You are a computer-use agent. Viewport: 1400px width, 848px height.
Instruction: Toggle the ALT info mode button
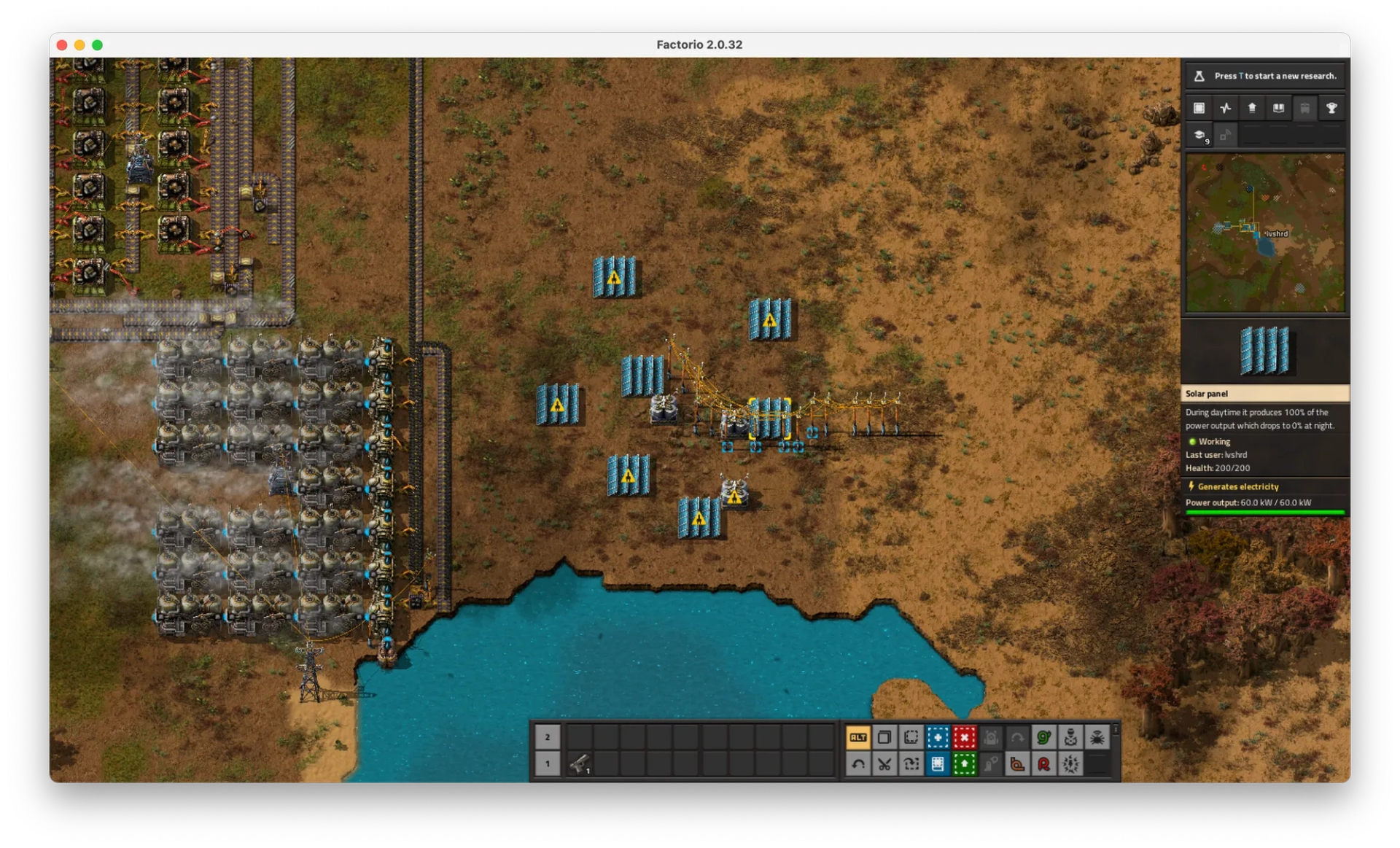coord(858,737)
